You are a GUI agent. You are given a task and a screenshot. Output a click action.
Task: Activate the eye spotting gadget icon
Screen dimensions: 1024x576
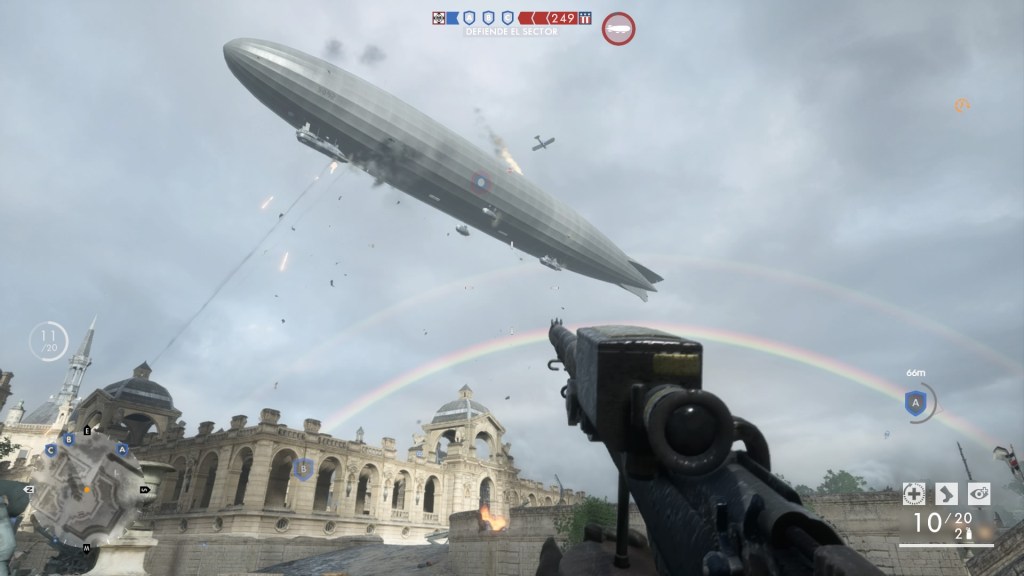[979, 493]
